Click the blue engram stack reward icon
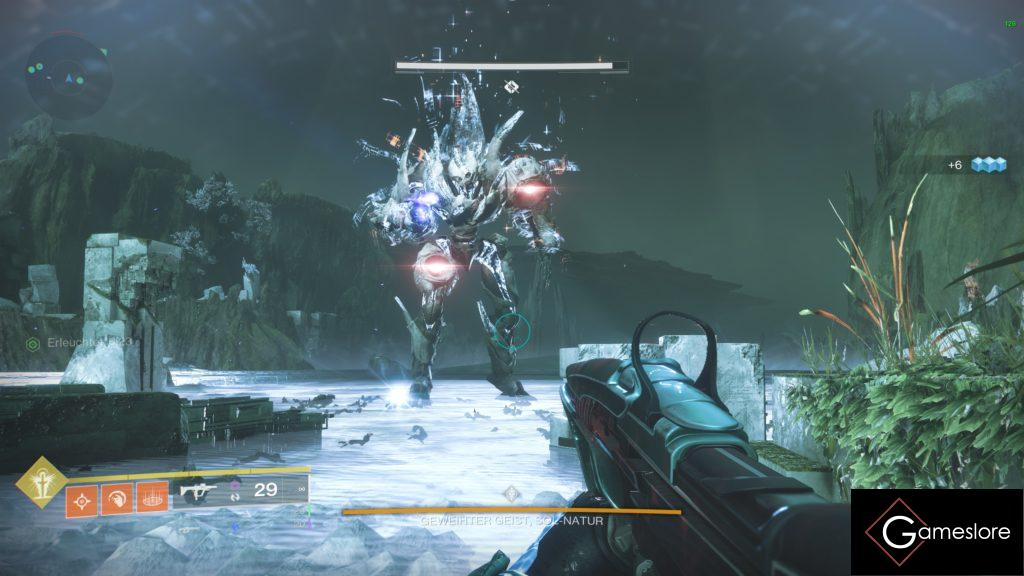This screenshot has width=1024, height=576. [987, 165]
